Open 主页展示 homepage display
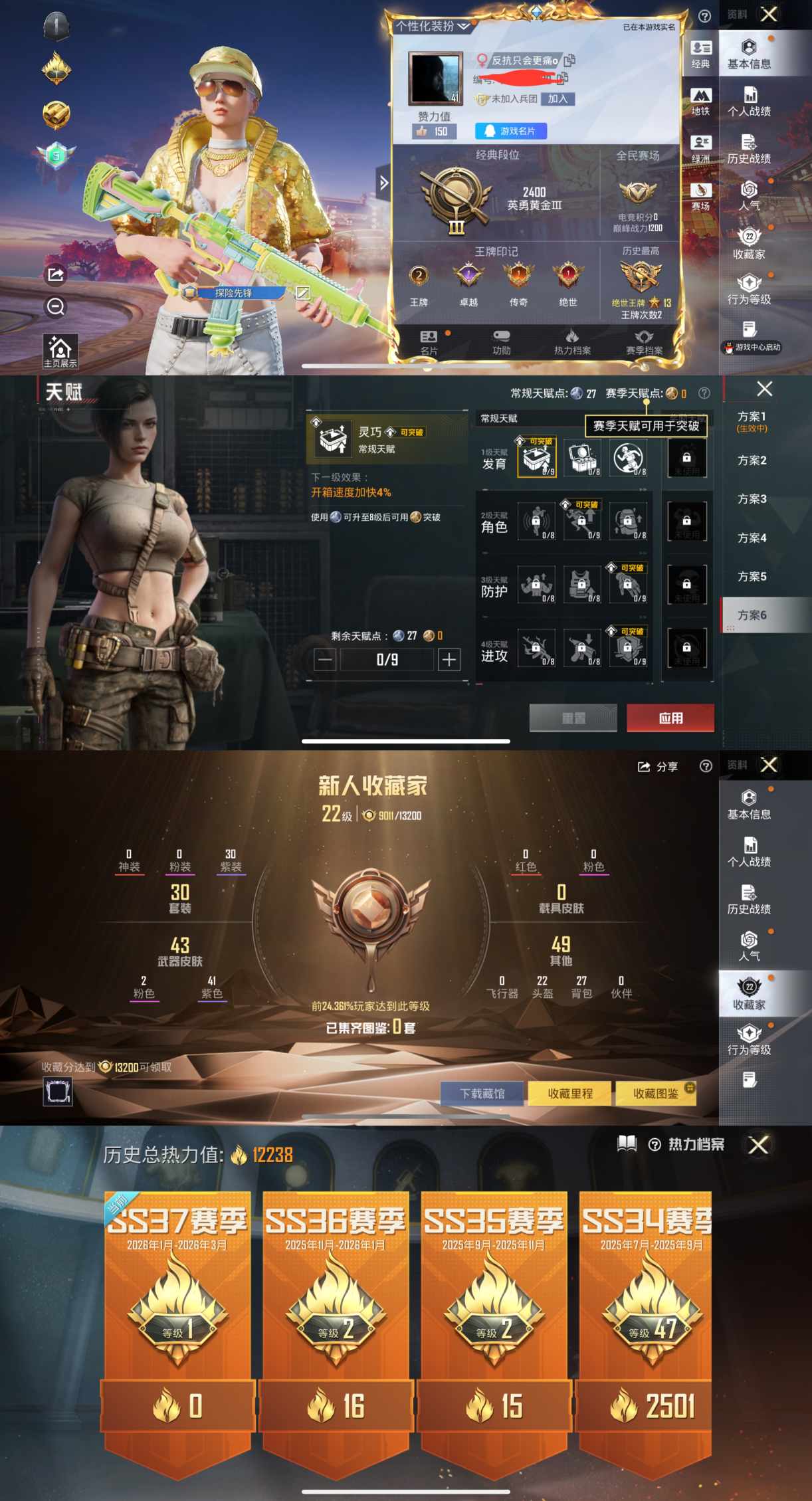Image resolution: width=812 pixels, height=1501 pixels. pyautogui.click(x=60, y=351)
